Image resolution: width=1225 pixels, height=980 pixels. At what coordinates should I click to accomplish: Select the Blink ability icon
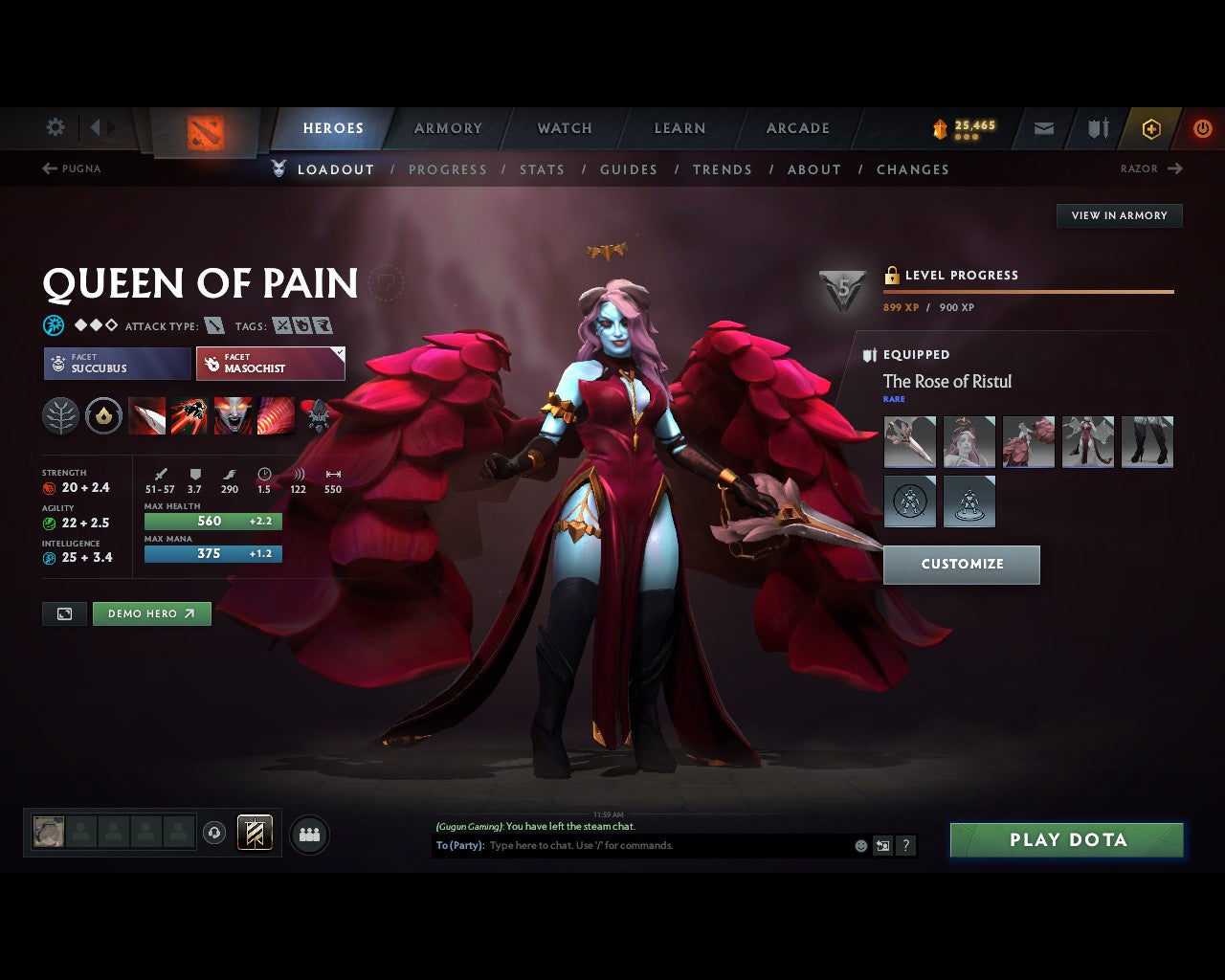coord(190,415)
